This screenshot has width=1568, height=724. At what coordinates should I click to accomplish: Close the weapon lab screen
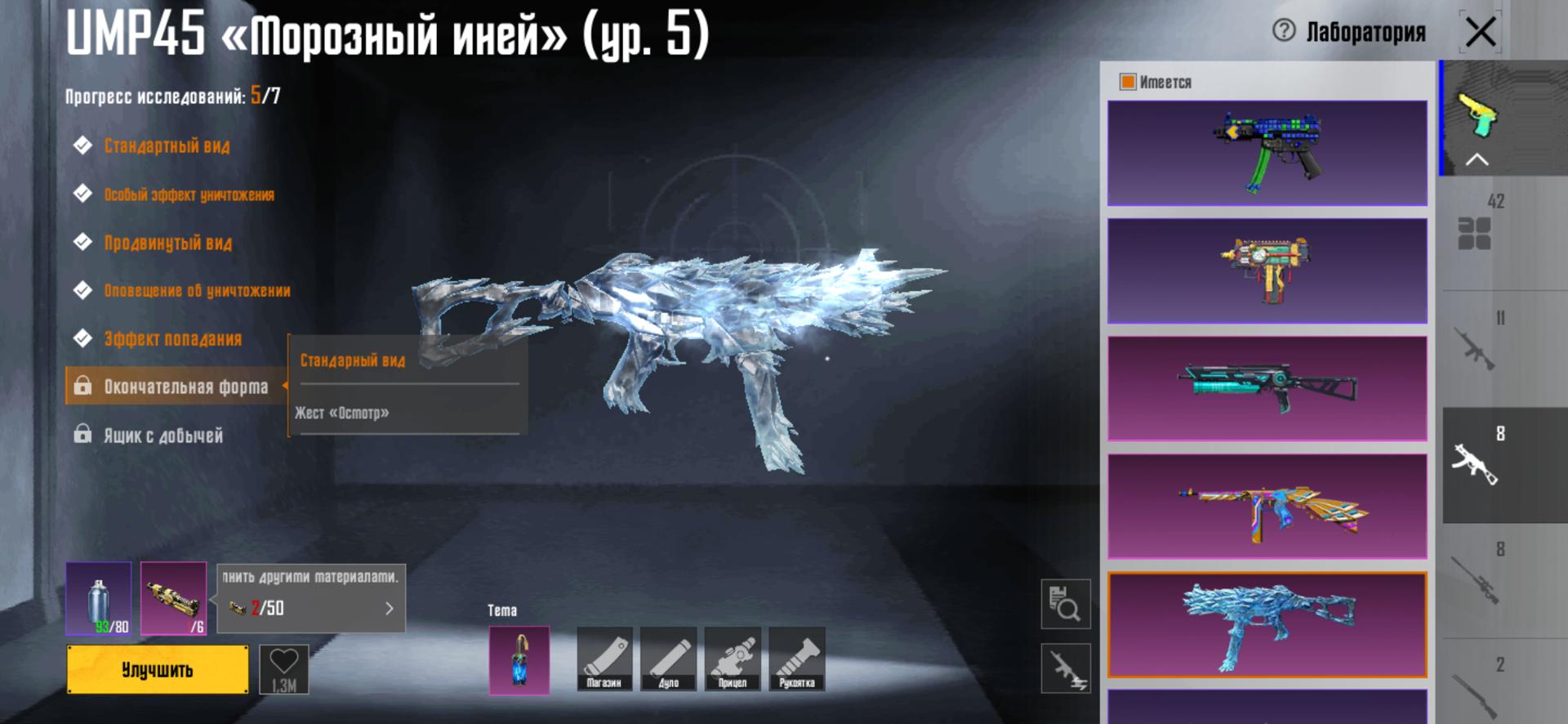(x=1480, y=33)
